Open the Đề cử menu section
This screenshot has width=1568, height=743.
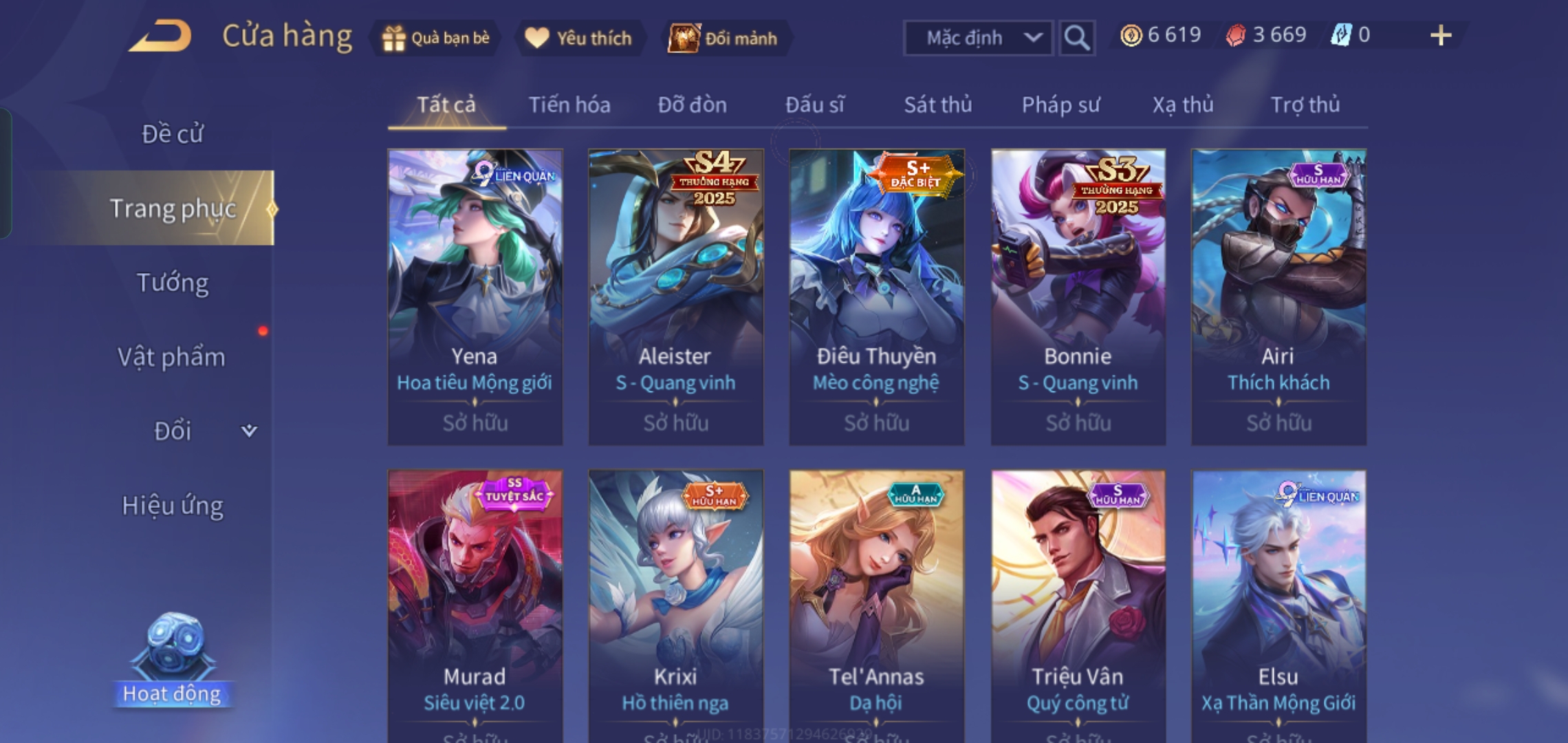pyautogui.click(x=172, y=134)
